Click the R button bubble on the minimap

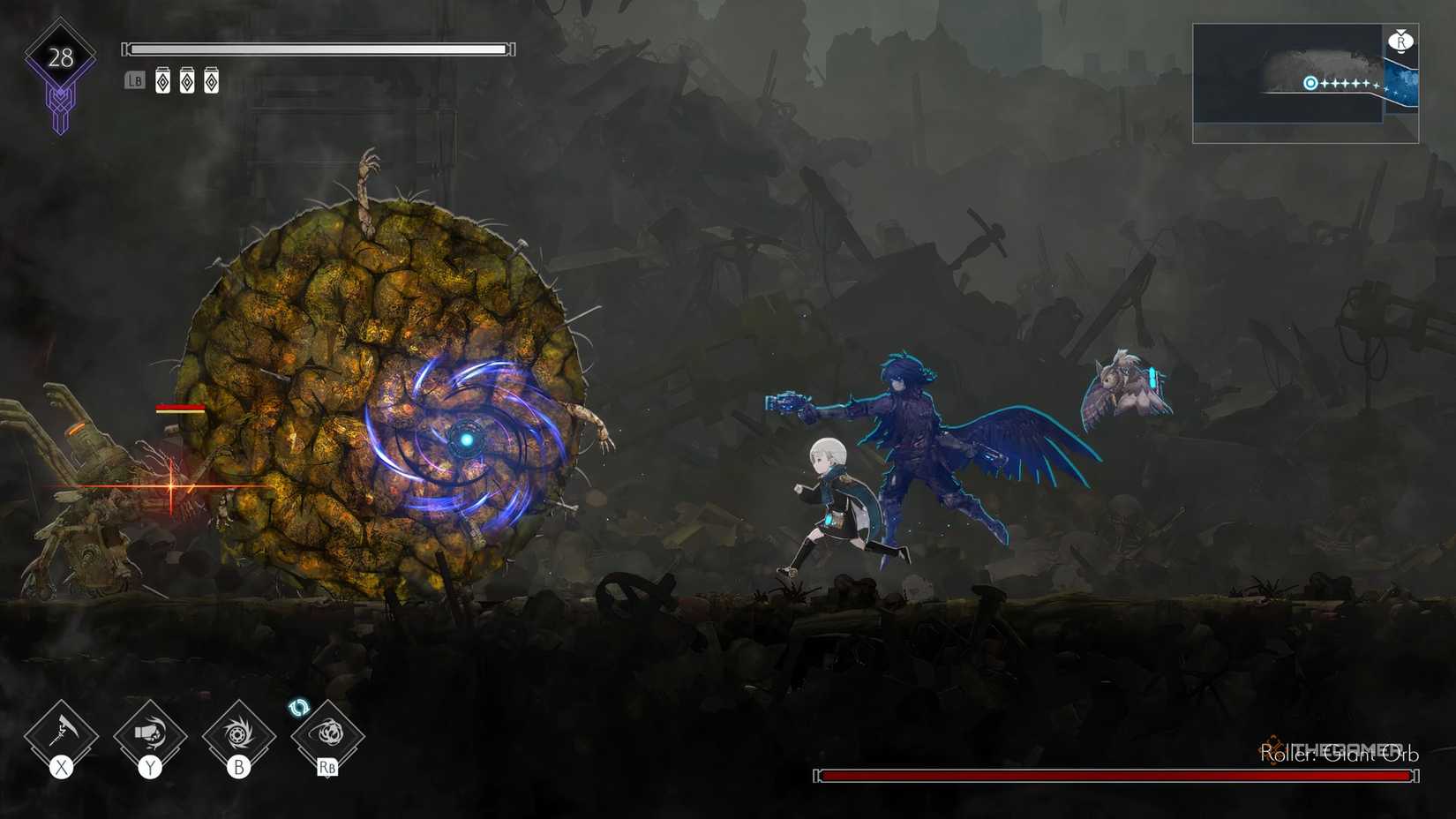point(1402,41)
